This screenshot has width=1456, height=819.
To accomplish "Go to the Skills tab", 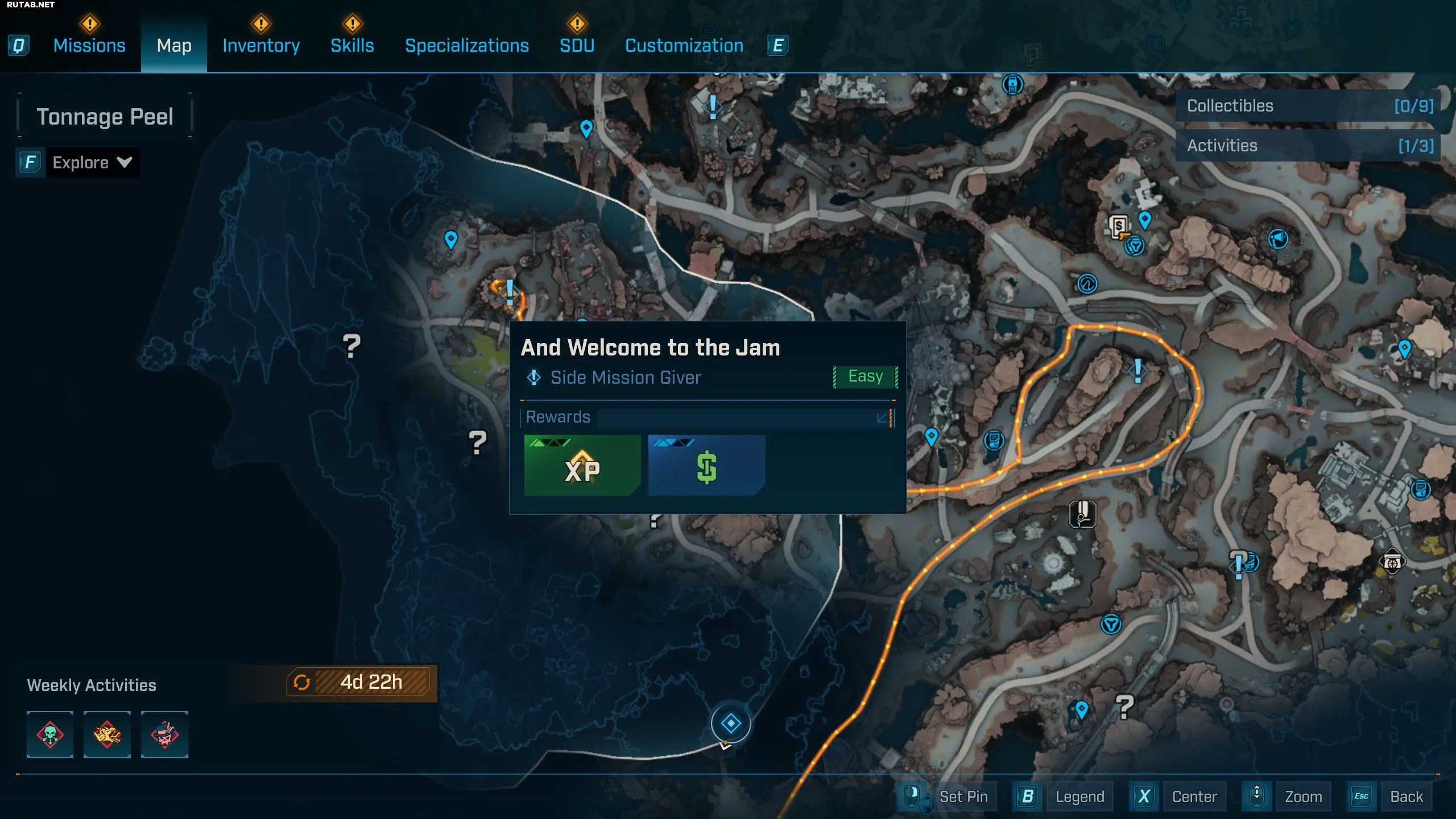I will click(352, 45).
